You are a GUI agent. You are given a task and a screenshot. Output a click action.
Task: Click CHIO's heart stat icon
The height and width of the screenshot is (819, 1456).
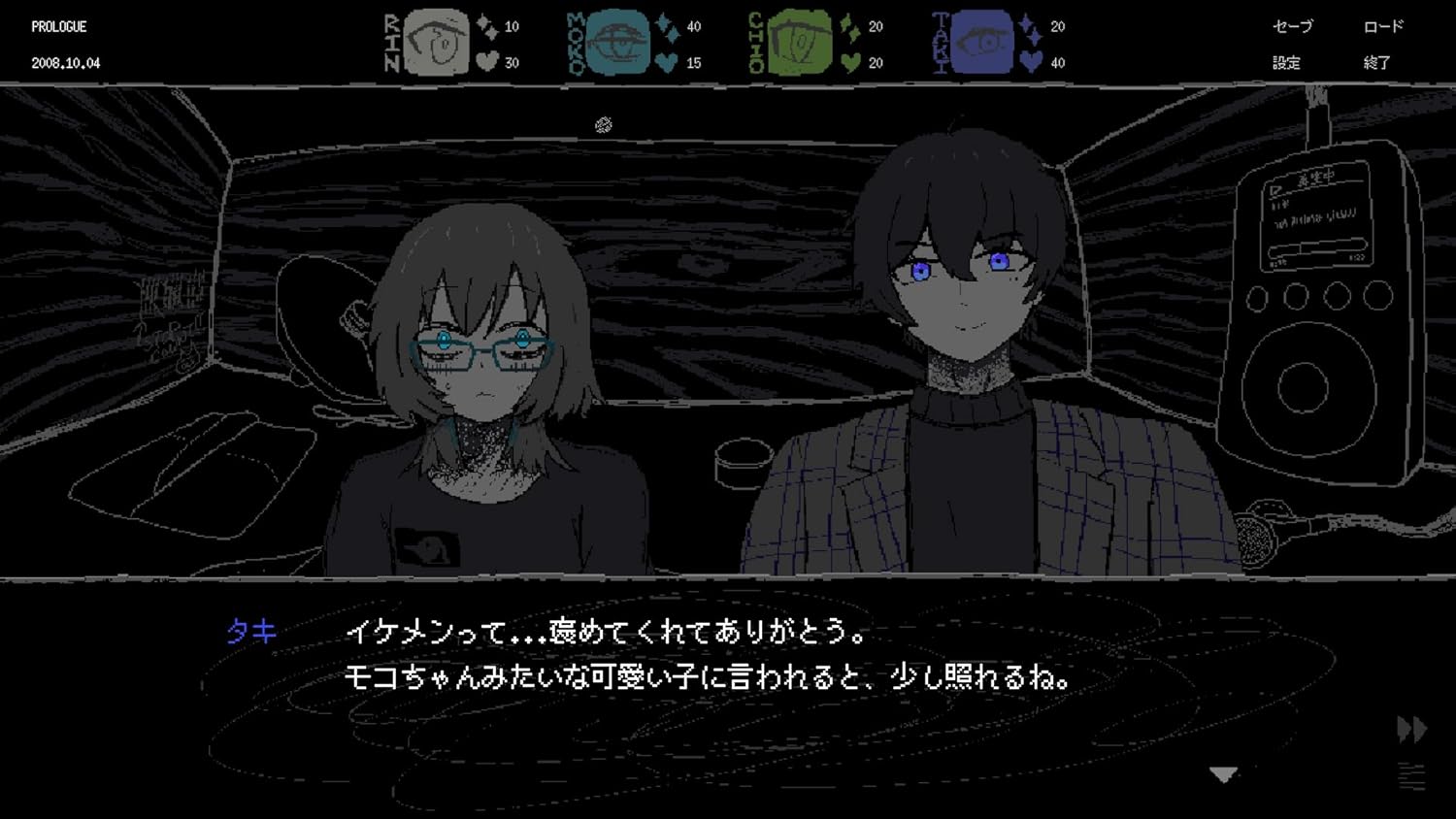click(x=847, y=61)
